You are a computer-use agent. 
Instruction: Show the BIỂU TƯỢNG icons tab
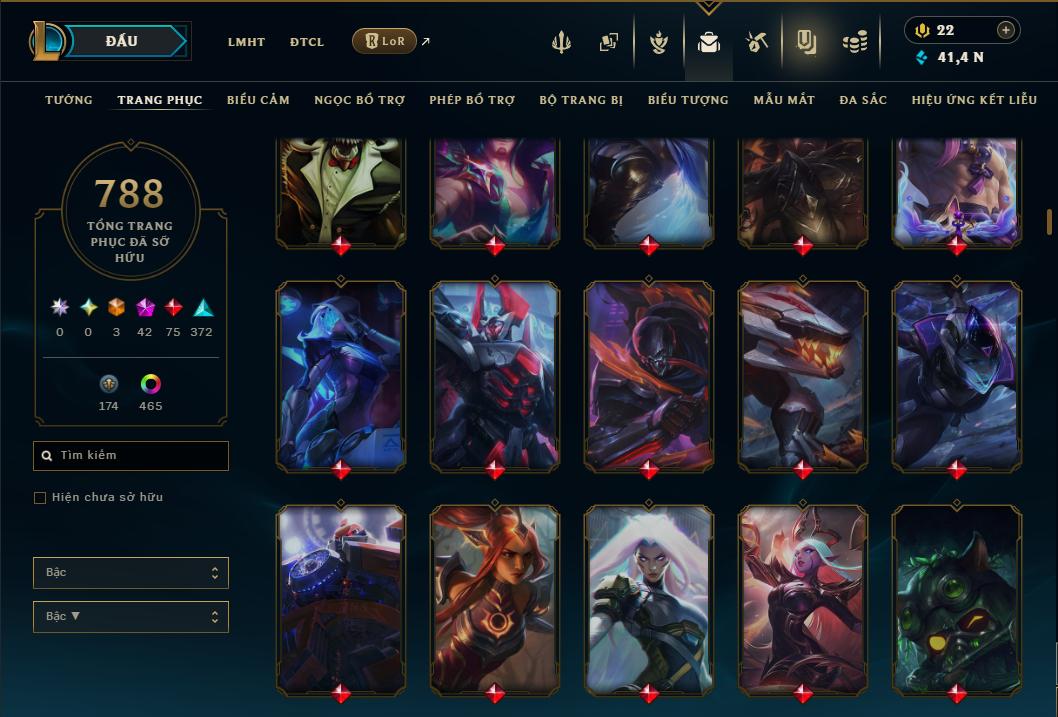[x=688, y=100]
